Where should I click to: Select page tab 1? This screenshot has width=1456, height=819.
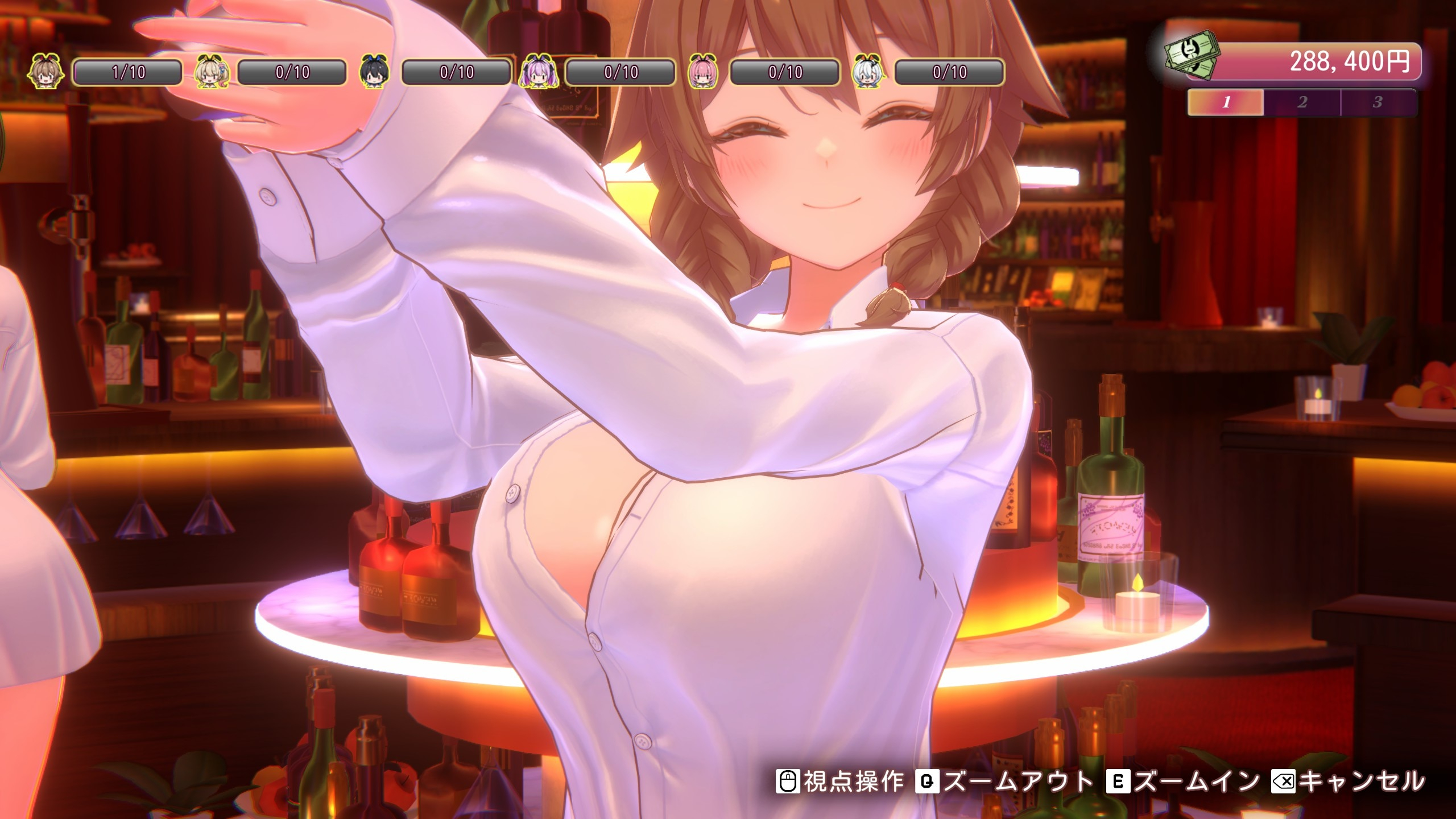pyautogui.click(x=1226, y=102)
